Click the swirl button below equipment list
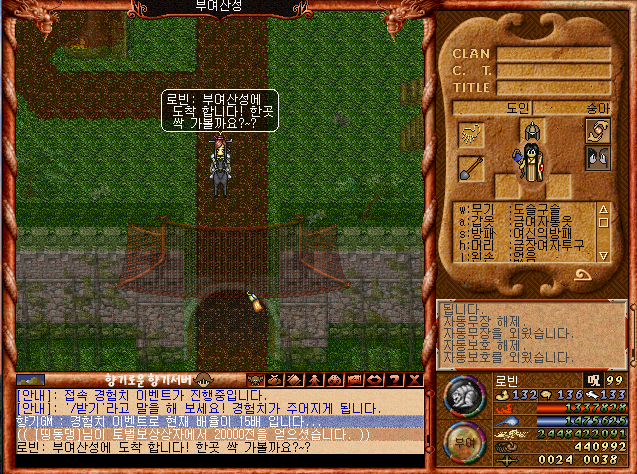 tap(583, 274)
